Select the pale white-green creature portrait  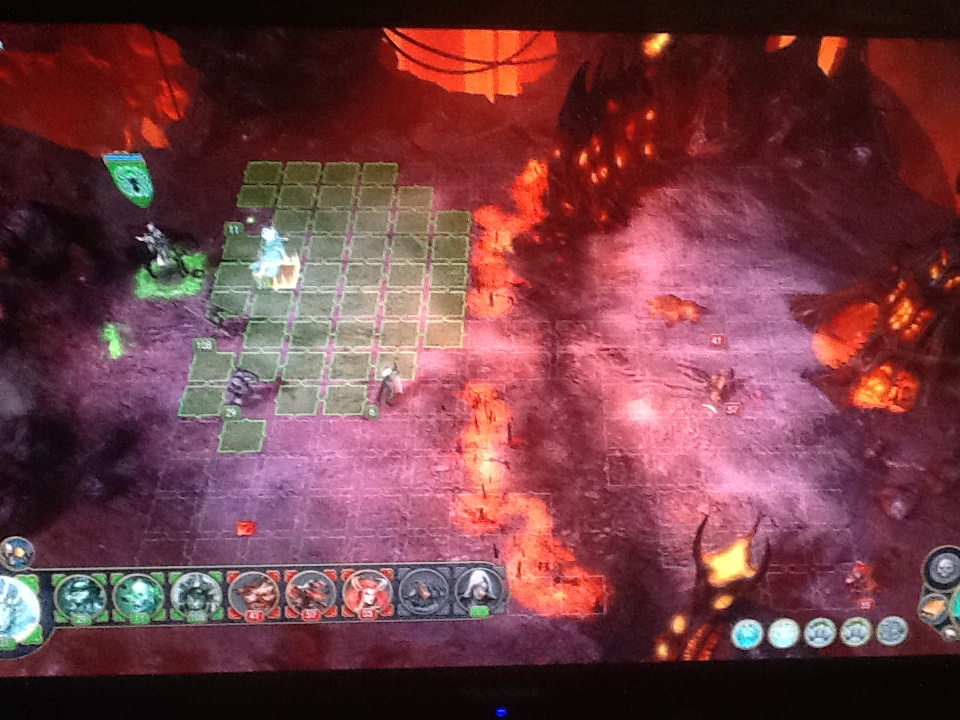click(196, 594)
